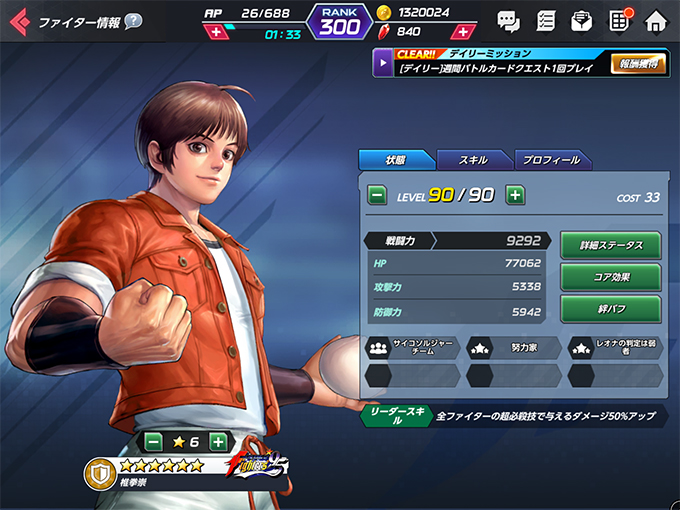Open the mission checklist icon
Screen dimensions: 680x510
(x=545, y=20)
